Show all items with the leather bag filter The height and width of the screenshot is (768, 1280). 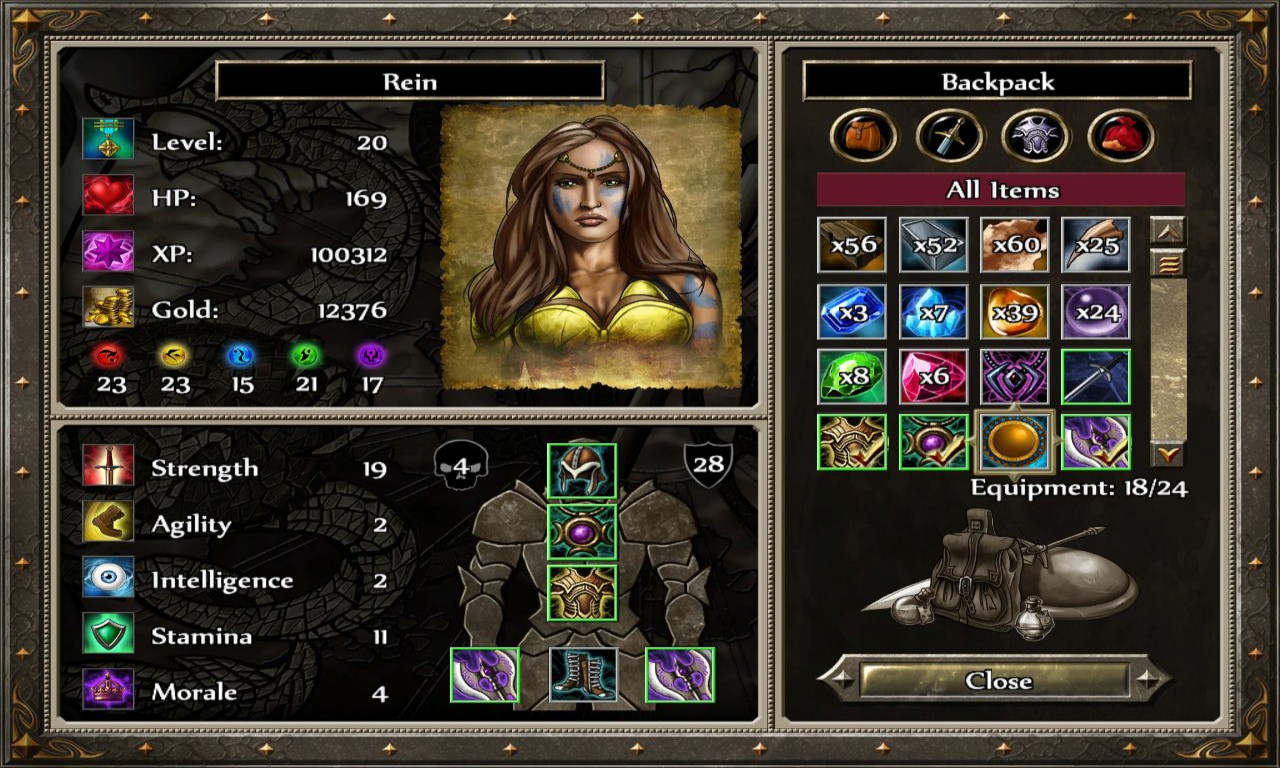[x=863, y=136]
